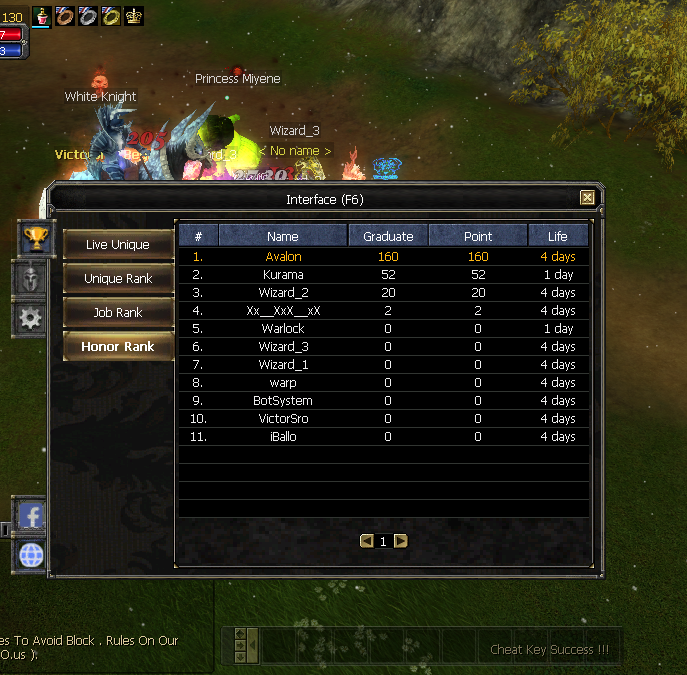Click the gold trophy side icon
Screen dimensions: 687x675
(36, 238)
